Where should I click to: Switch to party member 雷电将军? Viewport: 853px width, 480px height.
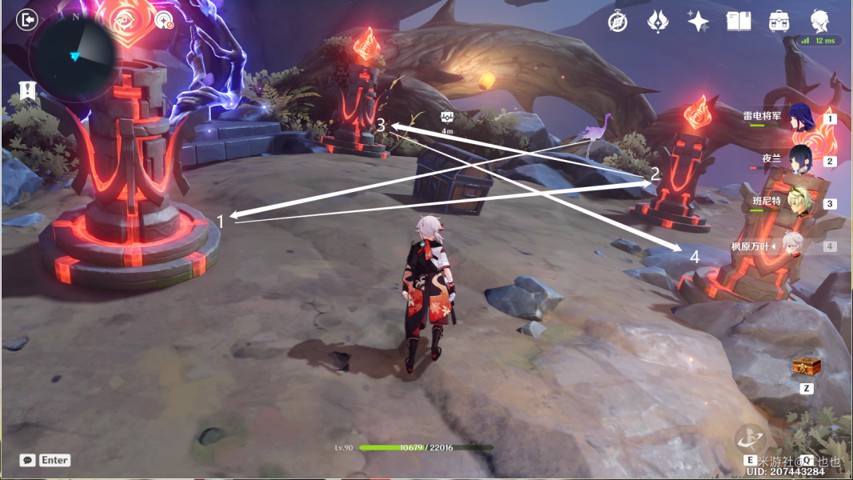tap(800, 118)
